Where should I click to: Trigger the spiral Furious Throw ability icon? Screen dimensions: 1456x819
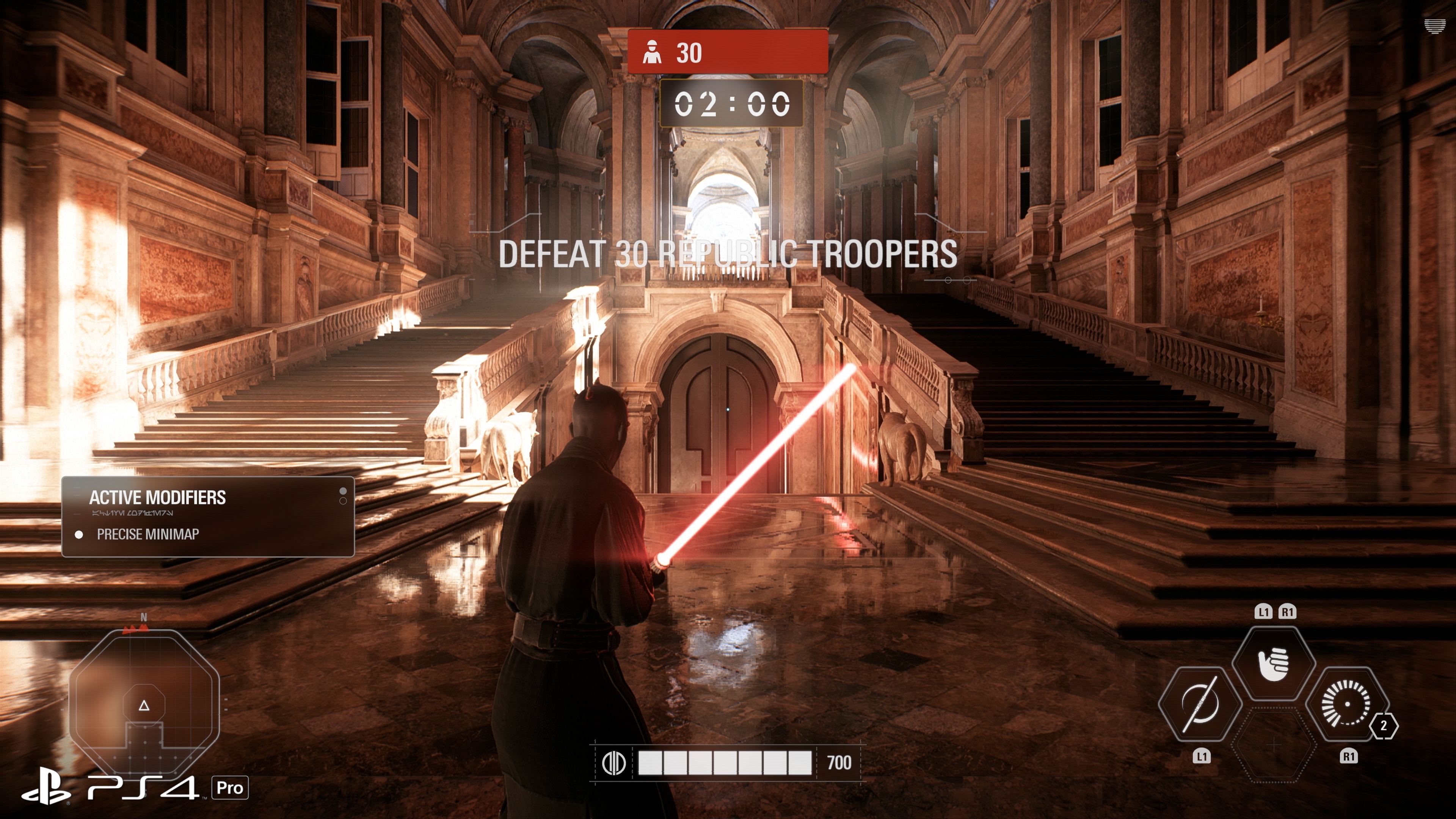click(x=1346, y=704)
